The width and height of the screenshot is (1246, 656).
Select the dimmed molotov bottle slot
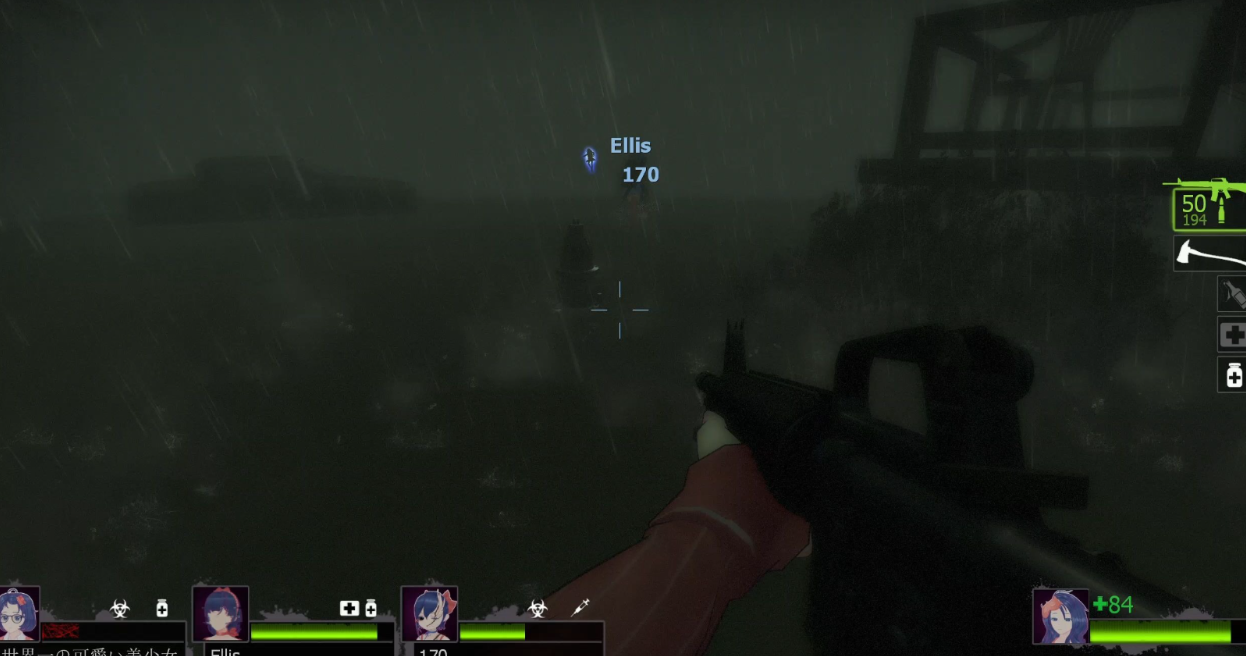[x=1232, y=294]
